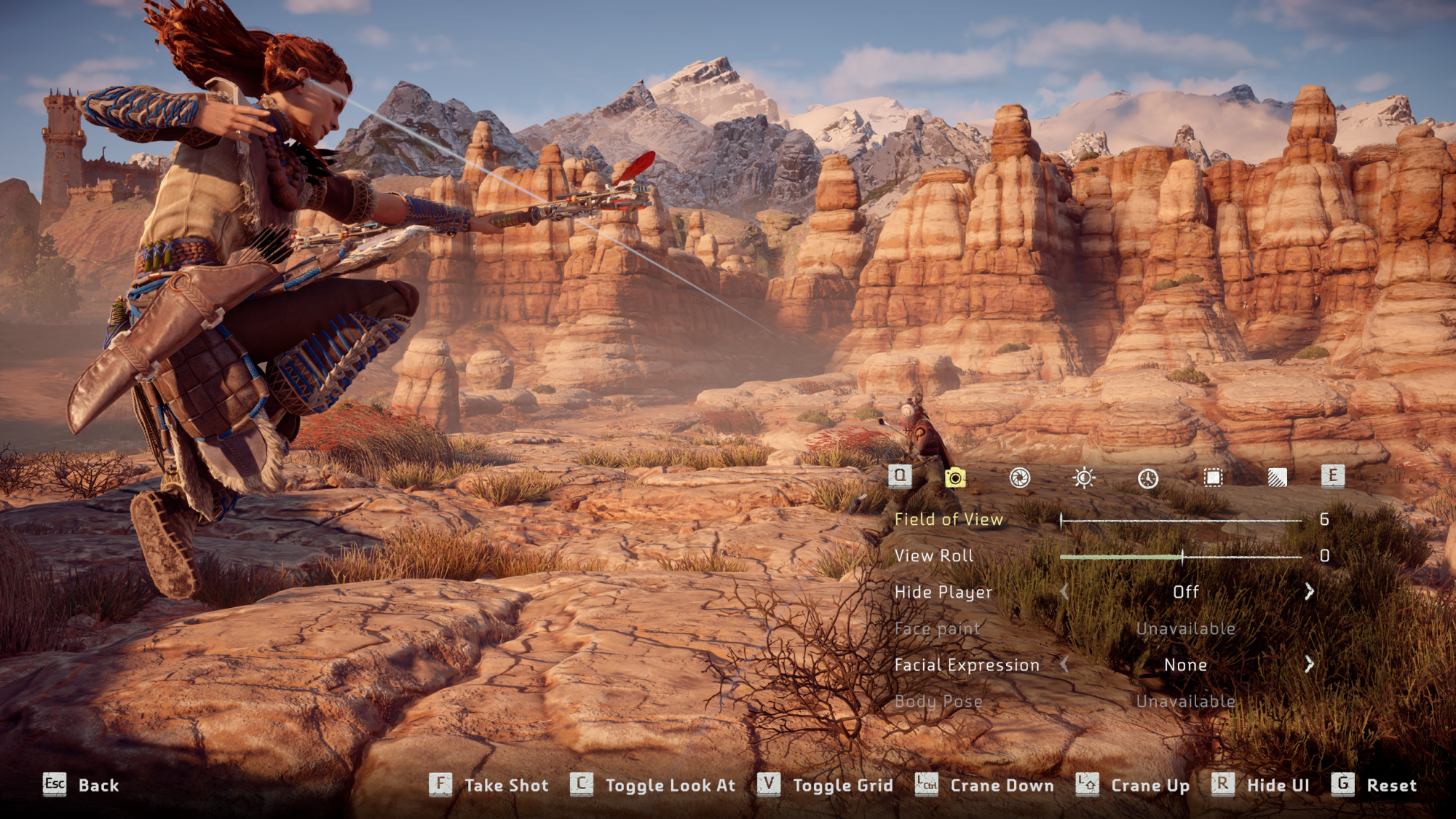Screen dimensions: 1456x819
Task: Switch to the aperture (depth of field) tab
Action: pyautogui.click(x=1019, y=478)
